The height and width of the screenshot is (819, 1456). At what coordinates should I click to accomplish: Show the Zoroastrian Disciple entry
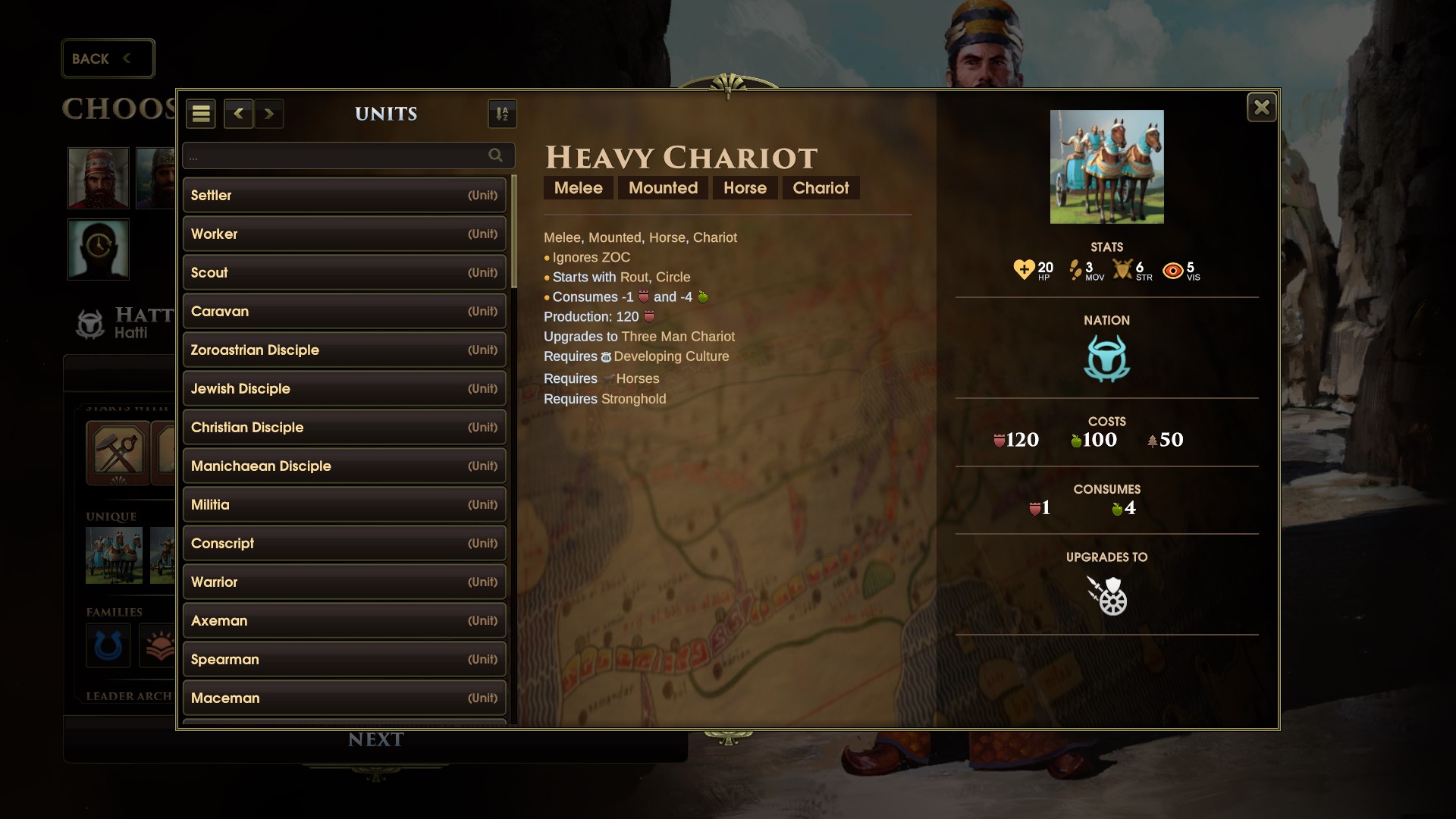pyautogui.click(x=344, y=350)
